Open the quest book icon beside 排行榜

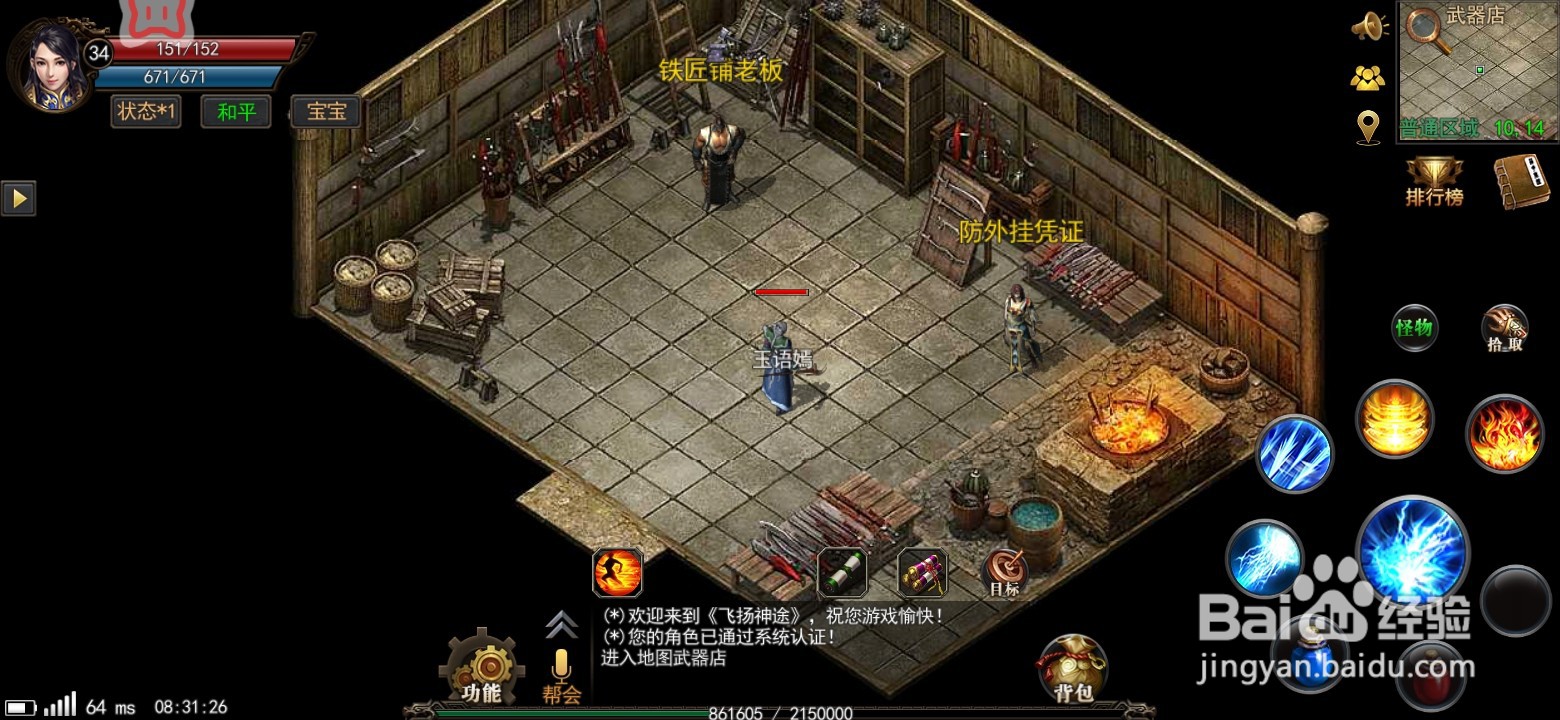[1521, 180]
